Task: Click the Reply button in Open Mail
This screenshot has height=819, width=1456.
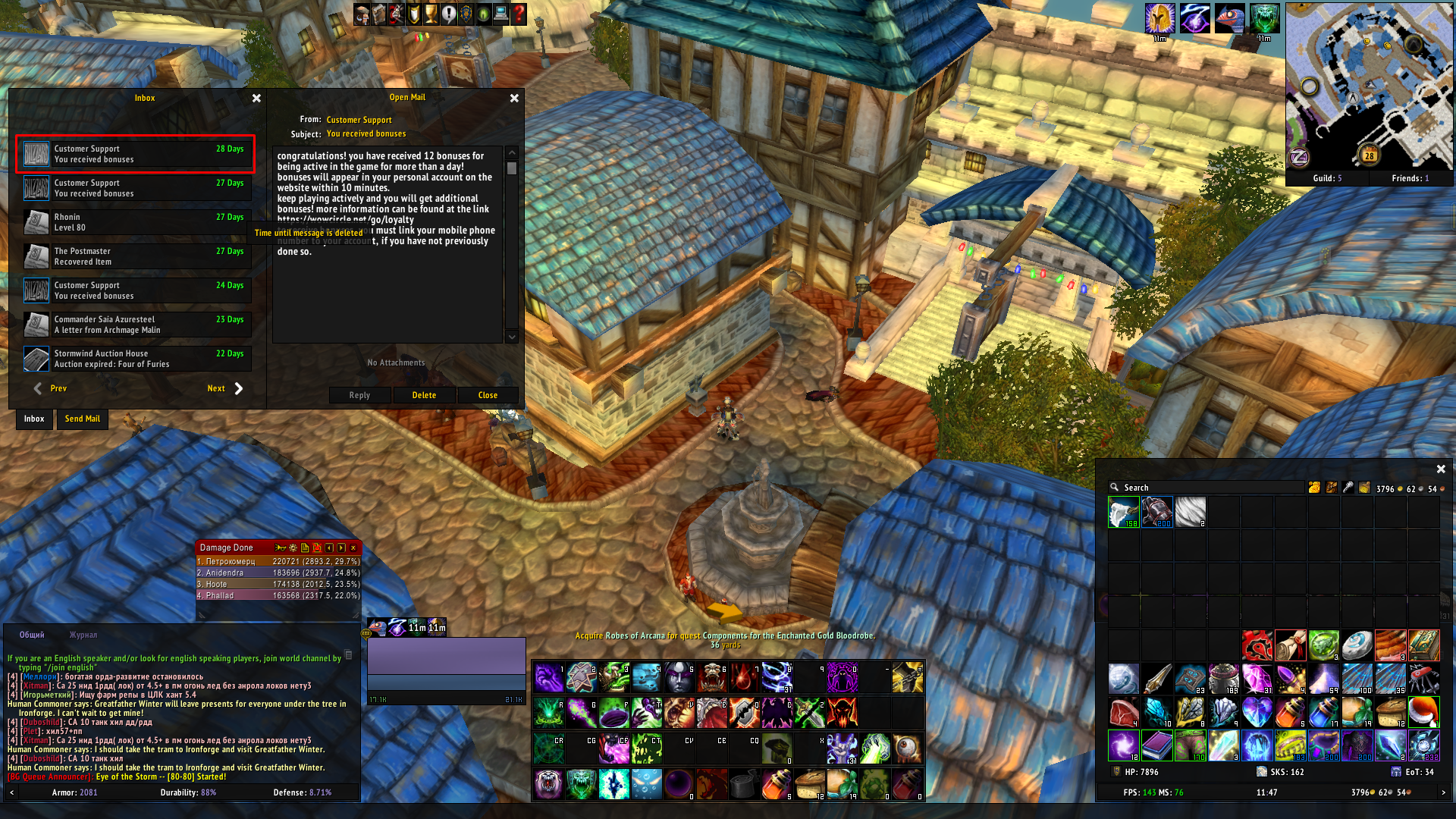Action: pos(359,395)
